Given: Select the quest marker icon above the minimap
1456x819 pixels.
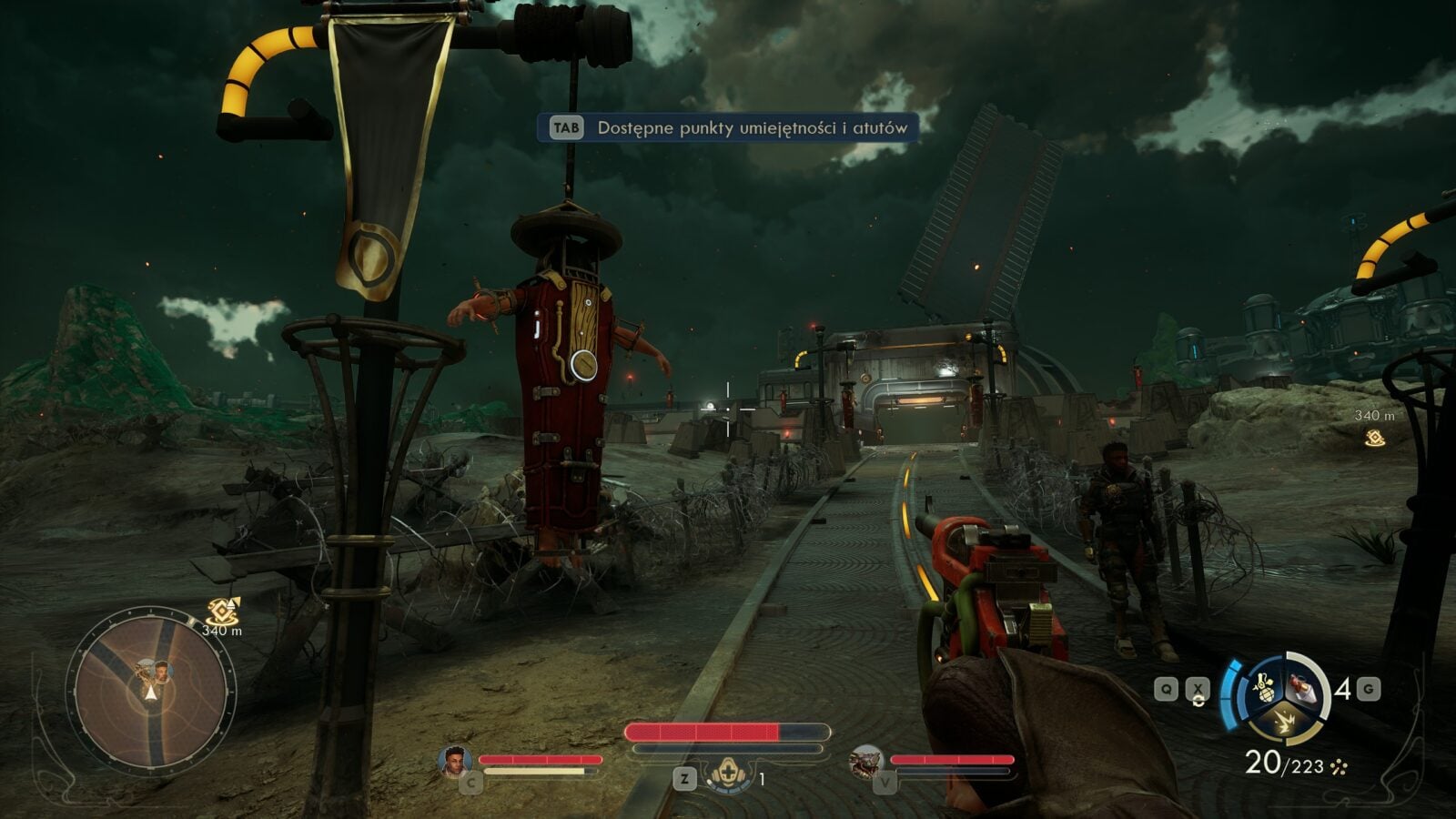Looking at the screenshot, I should (221, 611).
